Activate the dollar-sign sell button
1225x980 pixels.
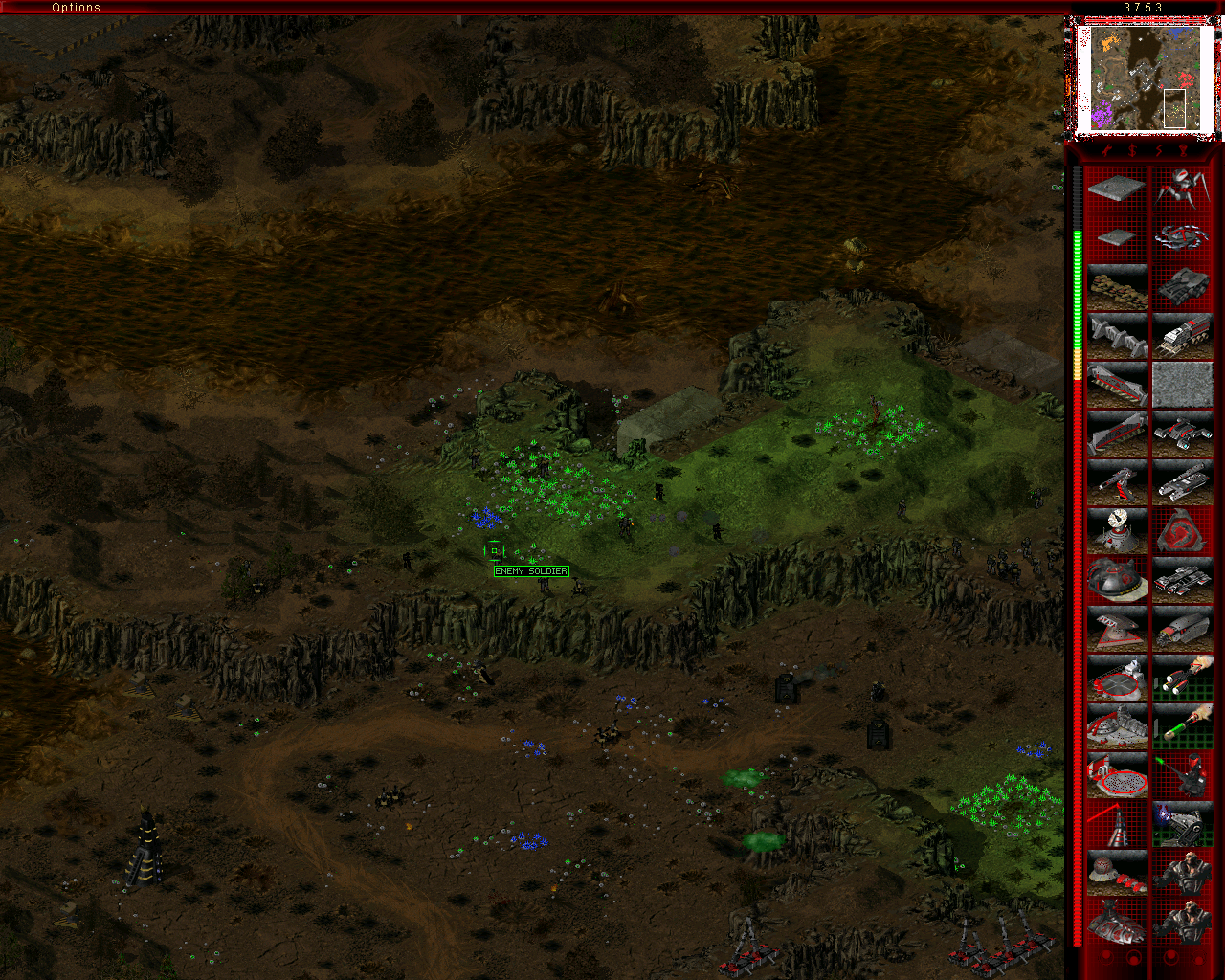[x=1132, y=150]
